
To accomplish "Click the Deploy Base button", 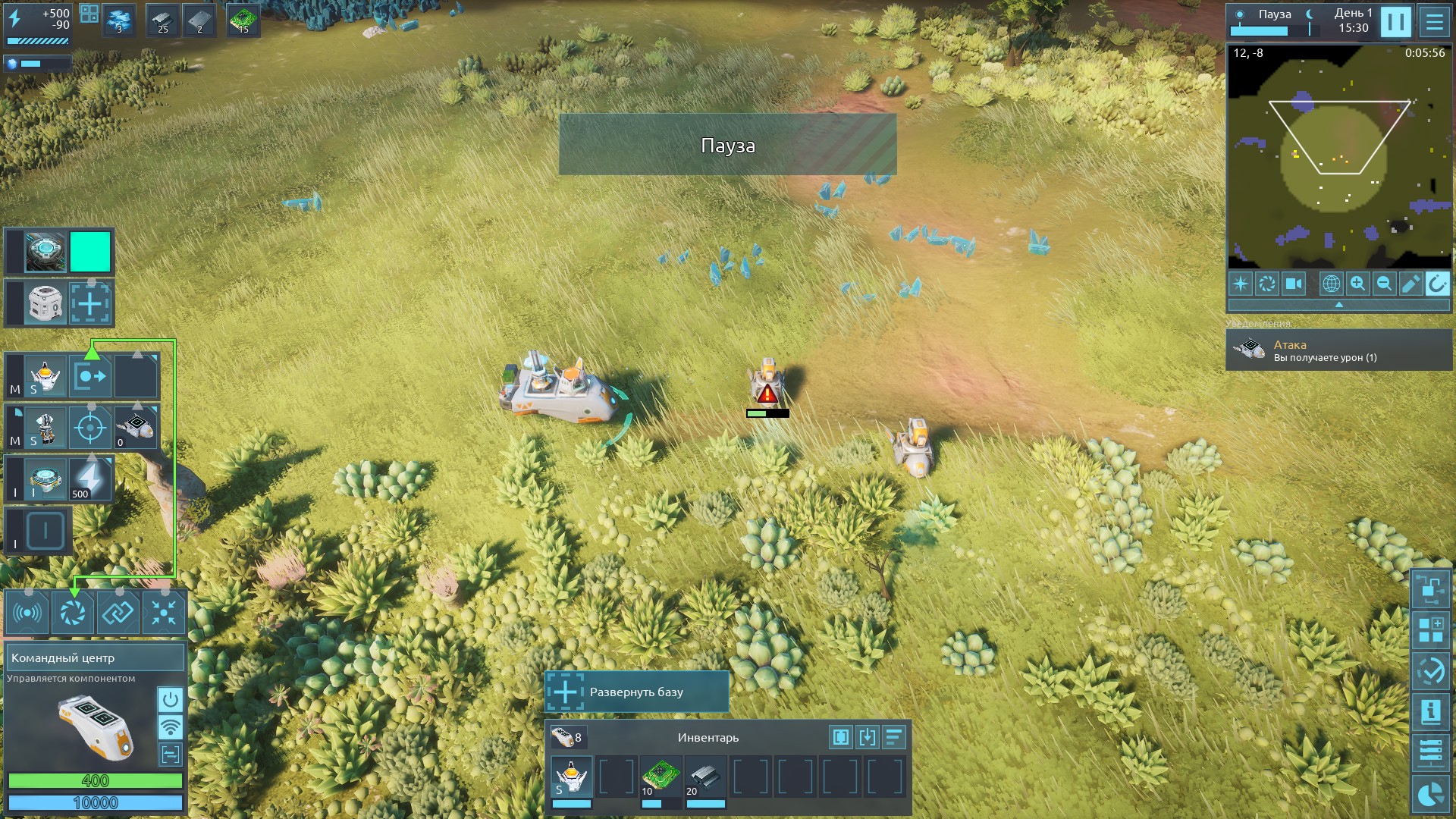I will (x=637, y=692).
